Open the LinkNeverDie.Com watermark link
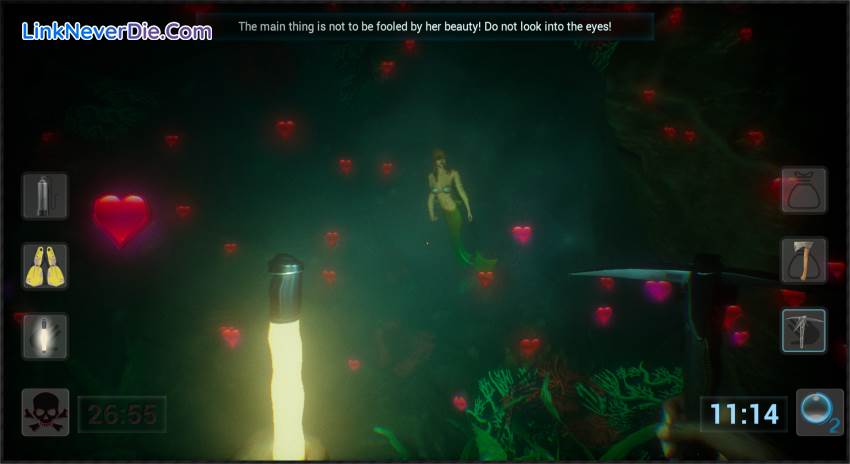850x464 pixels. click(x=116, y=31)
